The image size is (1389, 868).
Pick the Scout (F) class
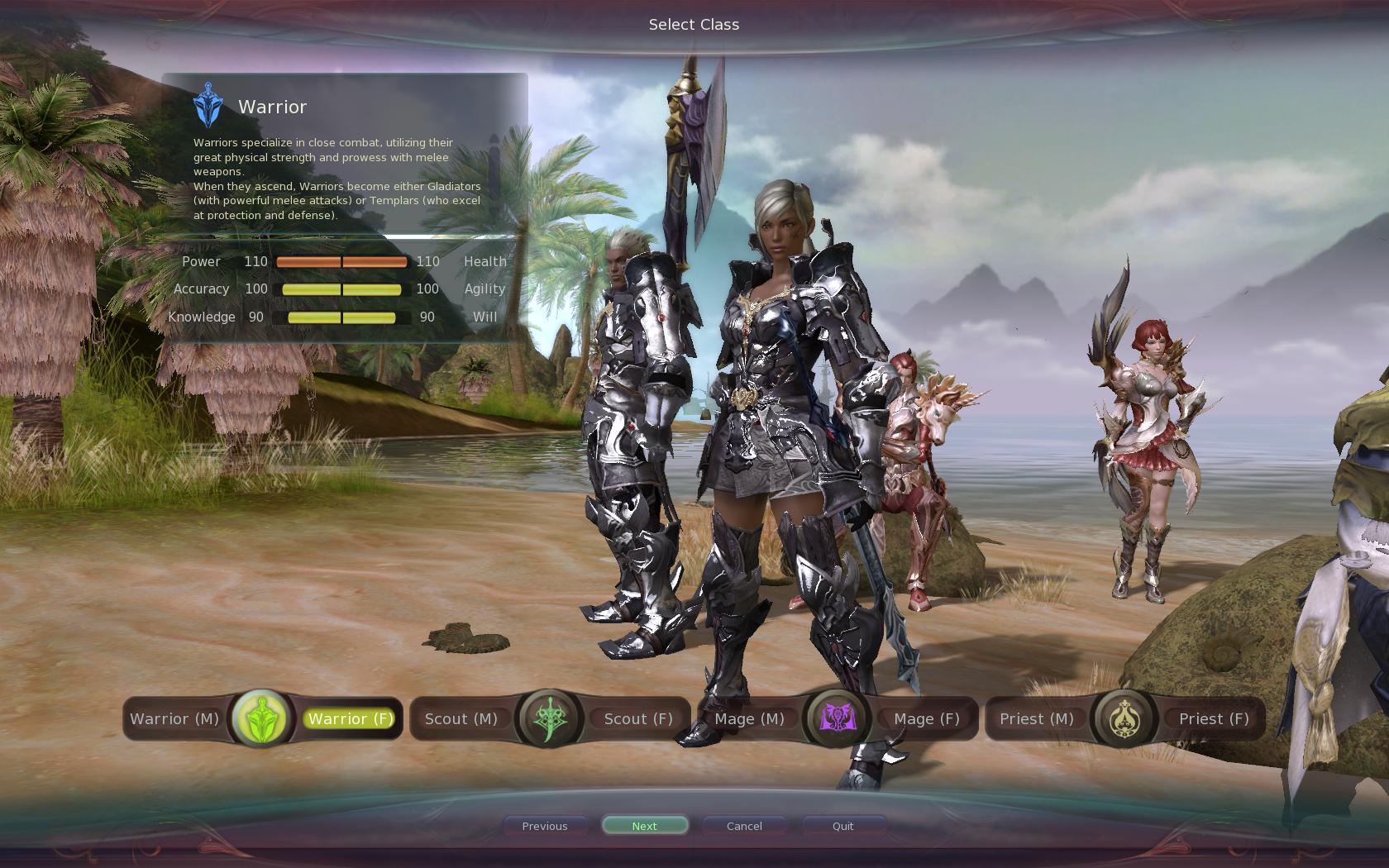(637, 719)
